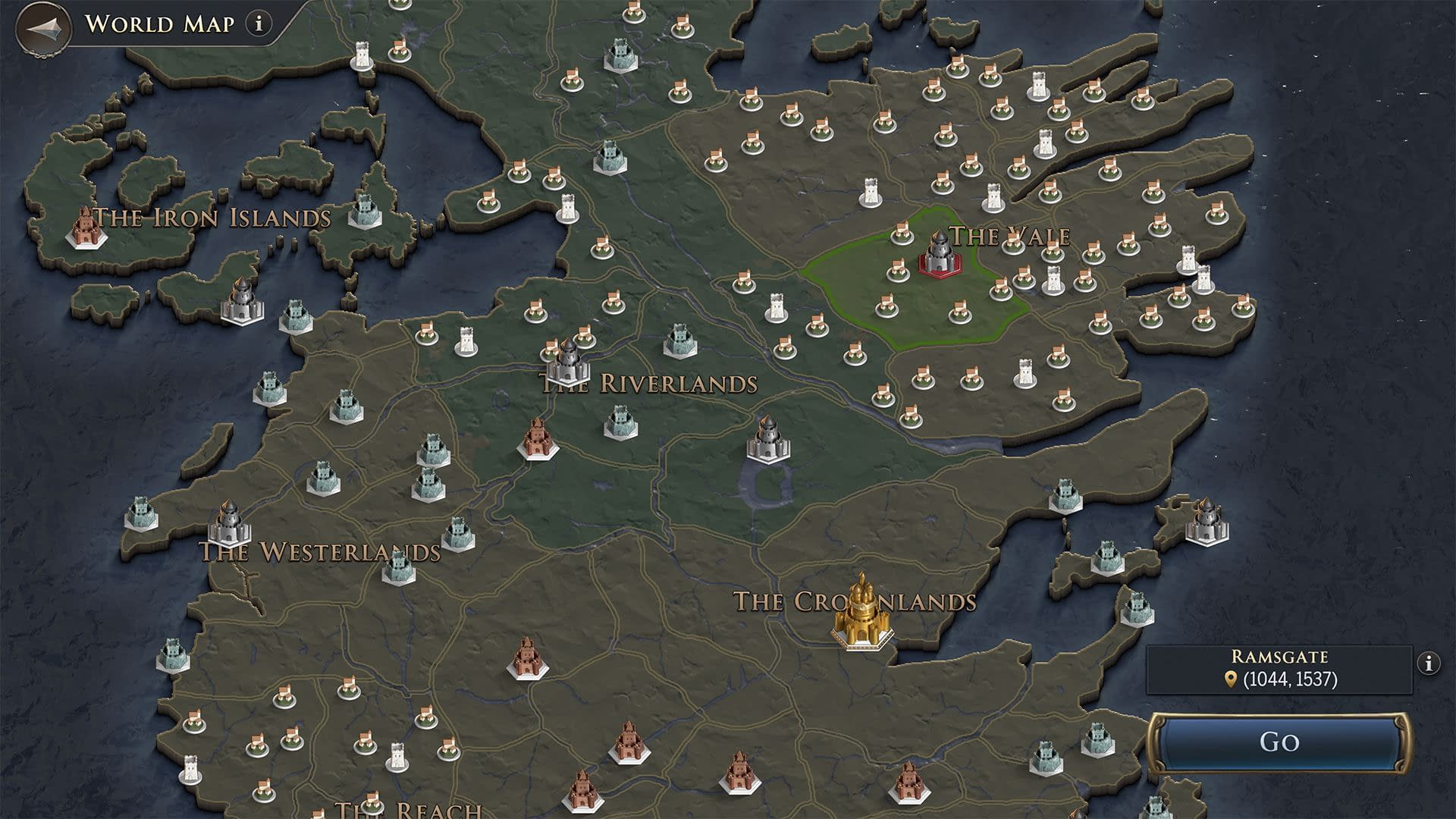Viewport: 1456px width, 819px height.
Task: Show info for Ramsgate coordinates
Action: tap(1429, 664)
